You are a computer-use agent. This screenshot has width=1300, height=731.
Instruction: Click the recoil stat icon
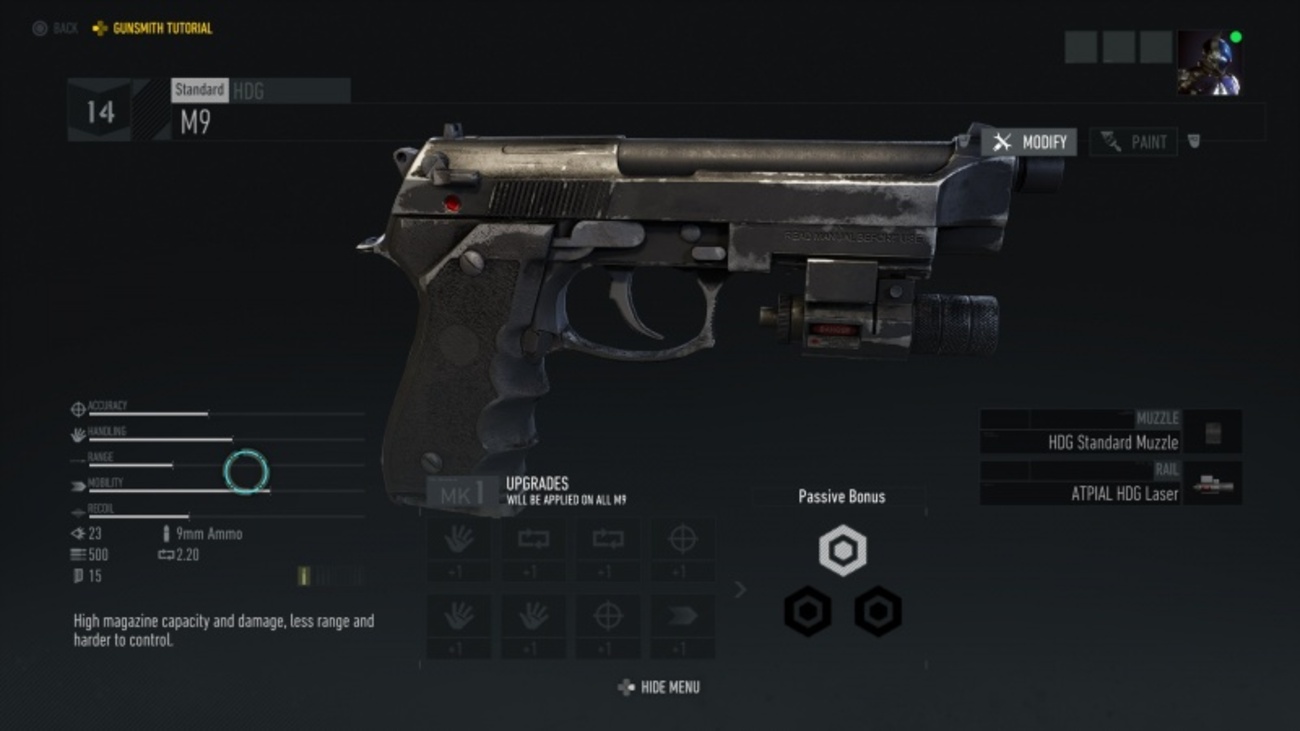(x=77, y=512)
